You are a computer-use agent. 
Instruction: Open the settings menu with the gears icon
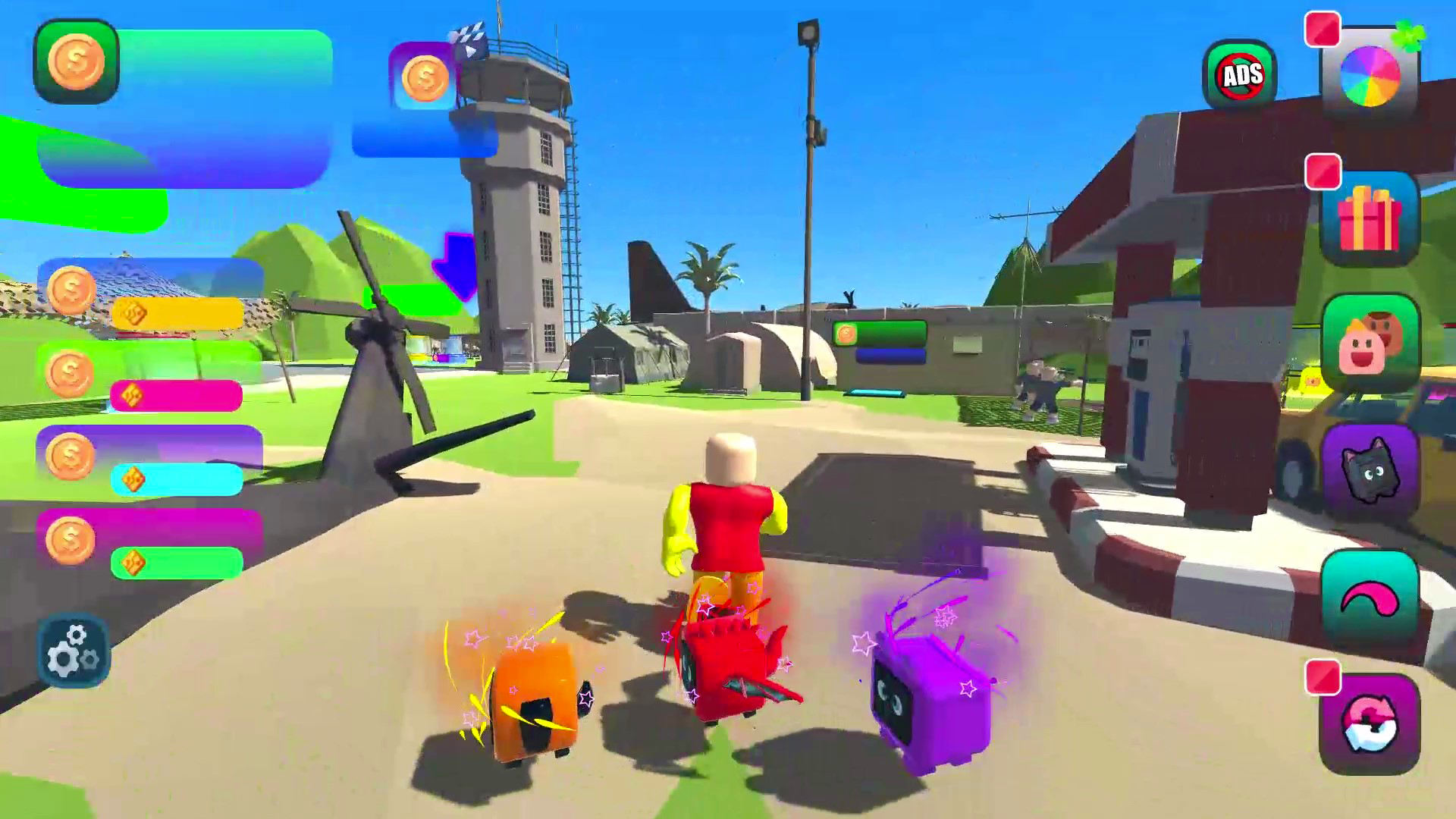(73, 651)
